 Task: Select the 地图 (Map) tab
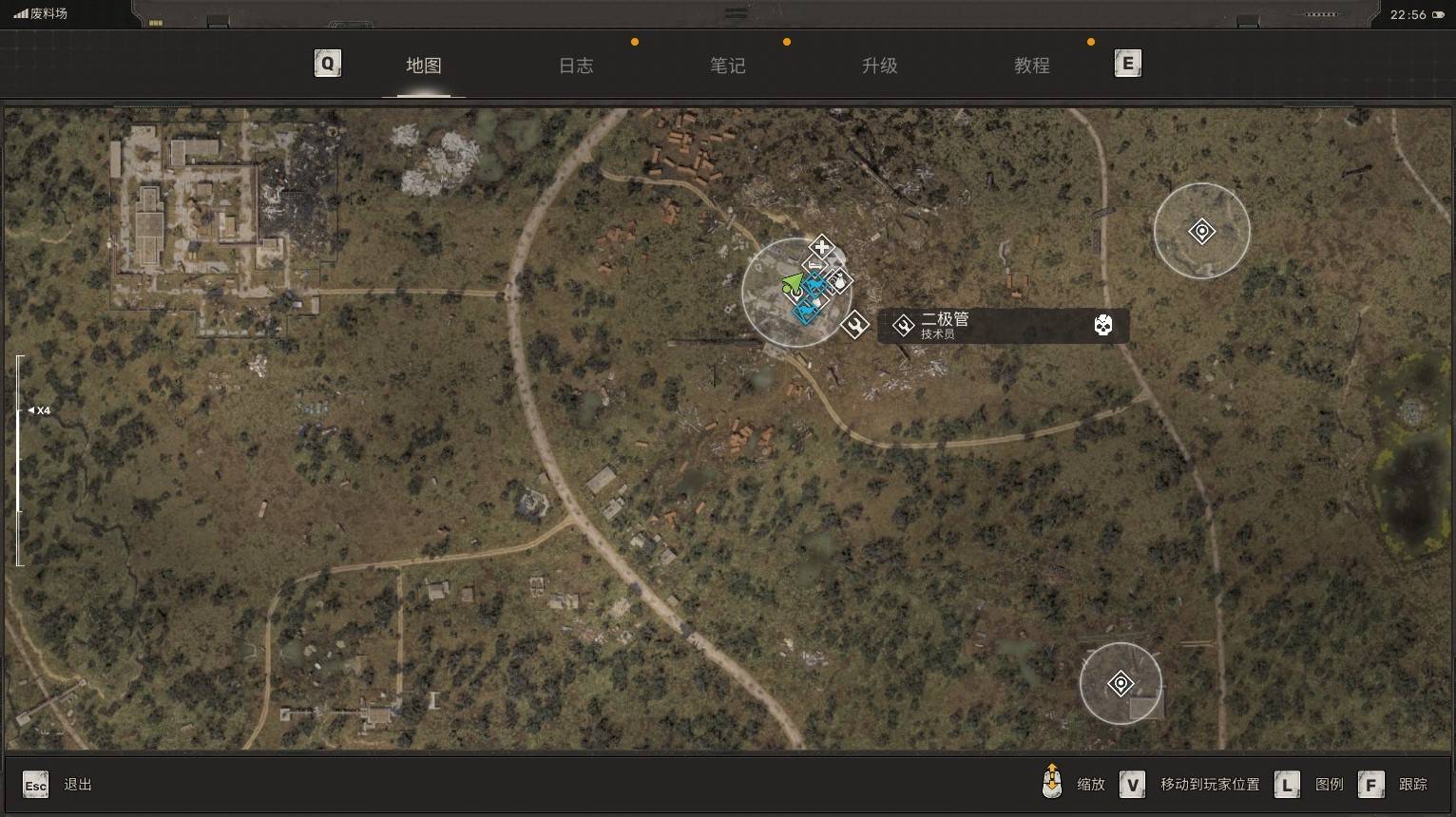pyautogui.click(x=424, y=66)
